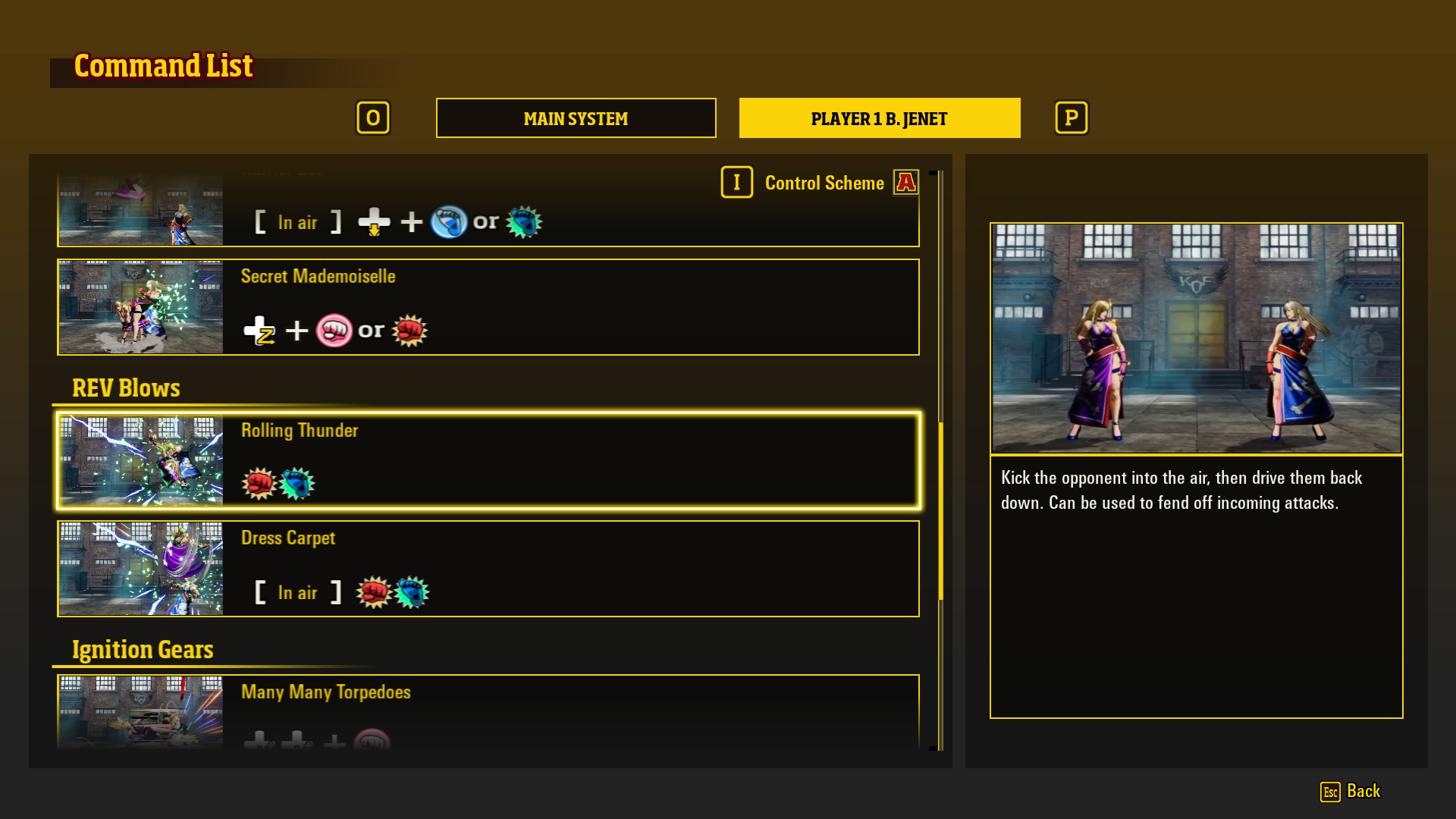The height and width of the screenshot is (819, 1456).
Task: Toggle the Control Scheme with the I button
Action: pos(736,182)
